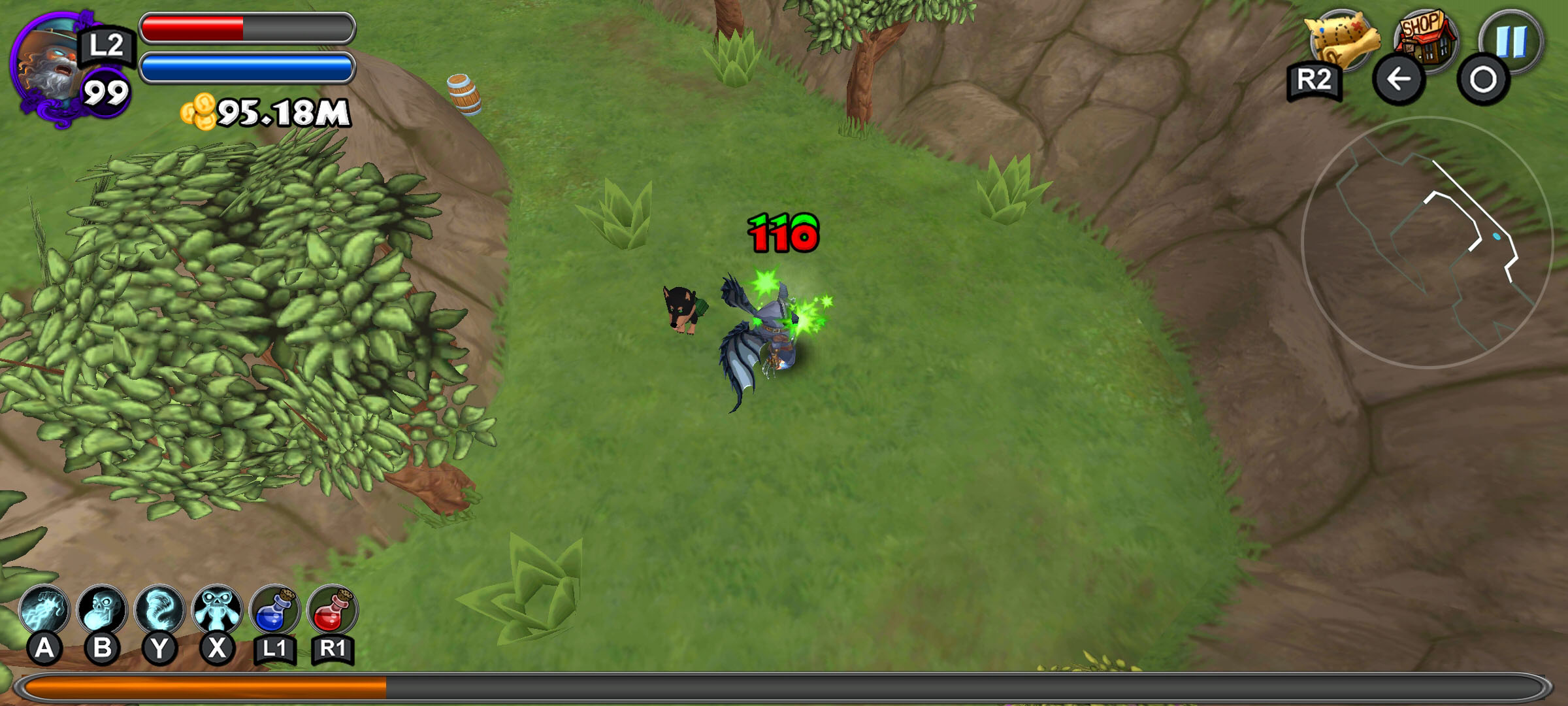Click the circular minimap
This screenshot has height=706, width=1568.
[1426, 242]
